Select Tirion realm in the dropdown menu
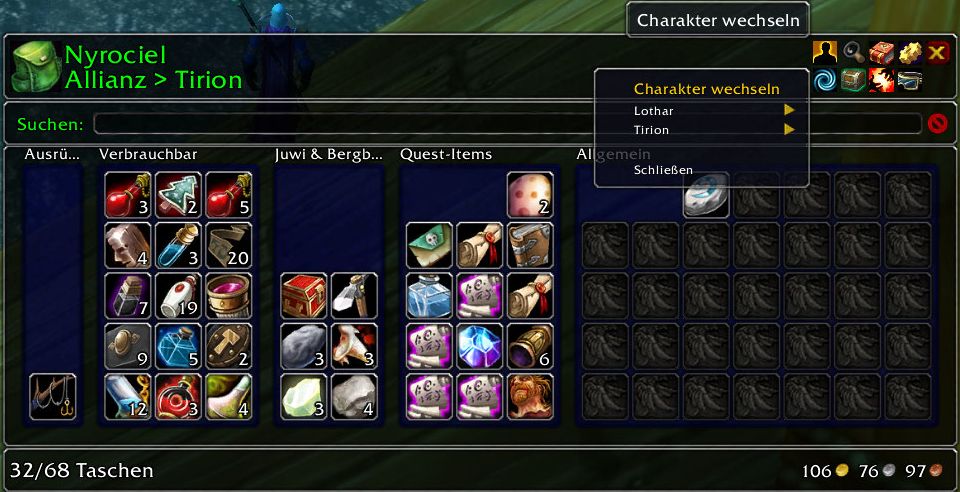Screen dimensions: 960x492 click(651, 130)
